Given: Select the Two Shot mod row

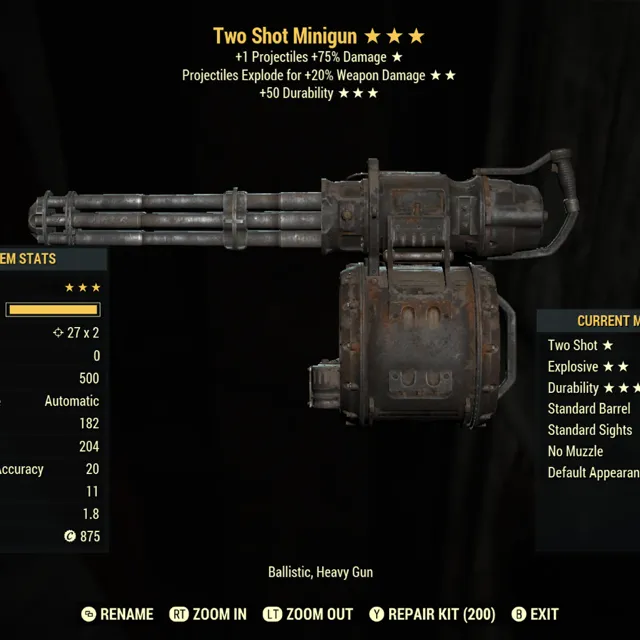Looking at the screenshot, I should coord(580,345).
